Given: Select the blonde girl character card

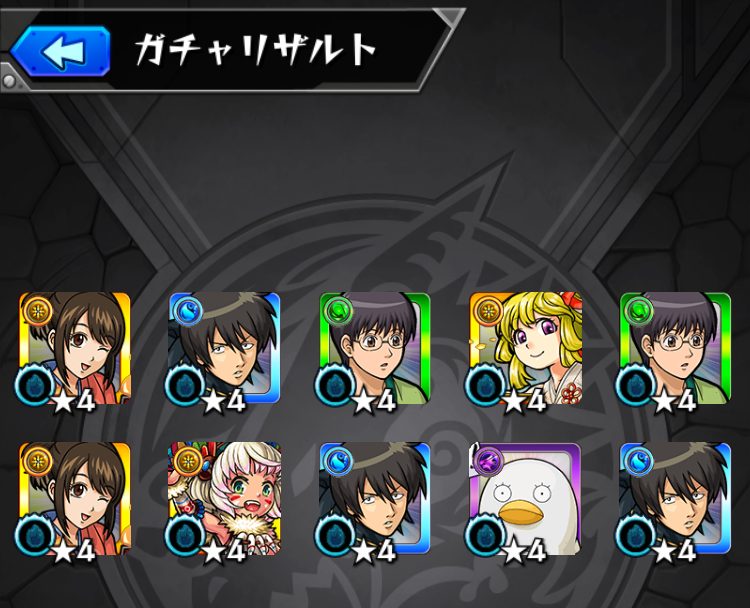Looking at the screenshot, I should click(525, 352).
